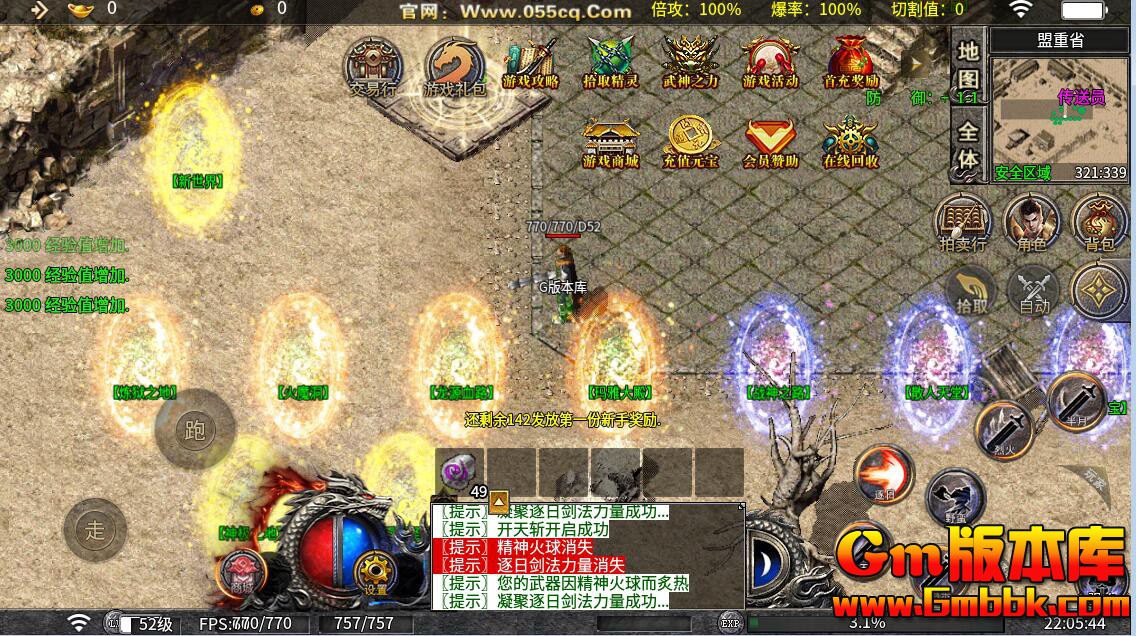Open the 游戏商城 game shop

click(611, 143)
